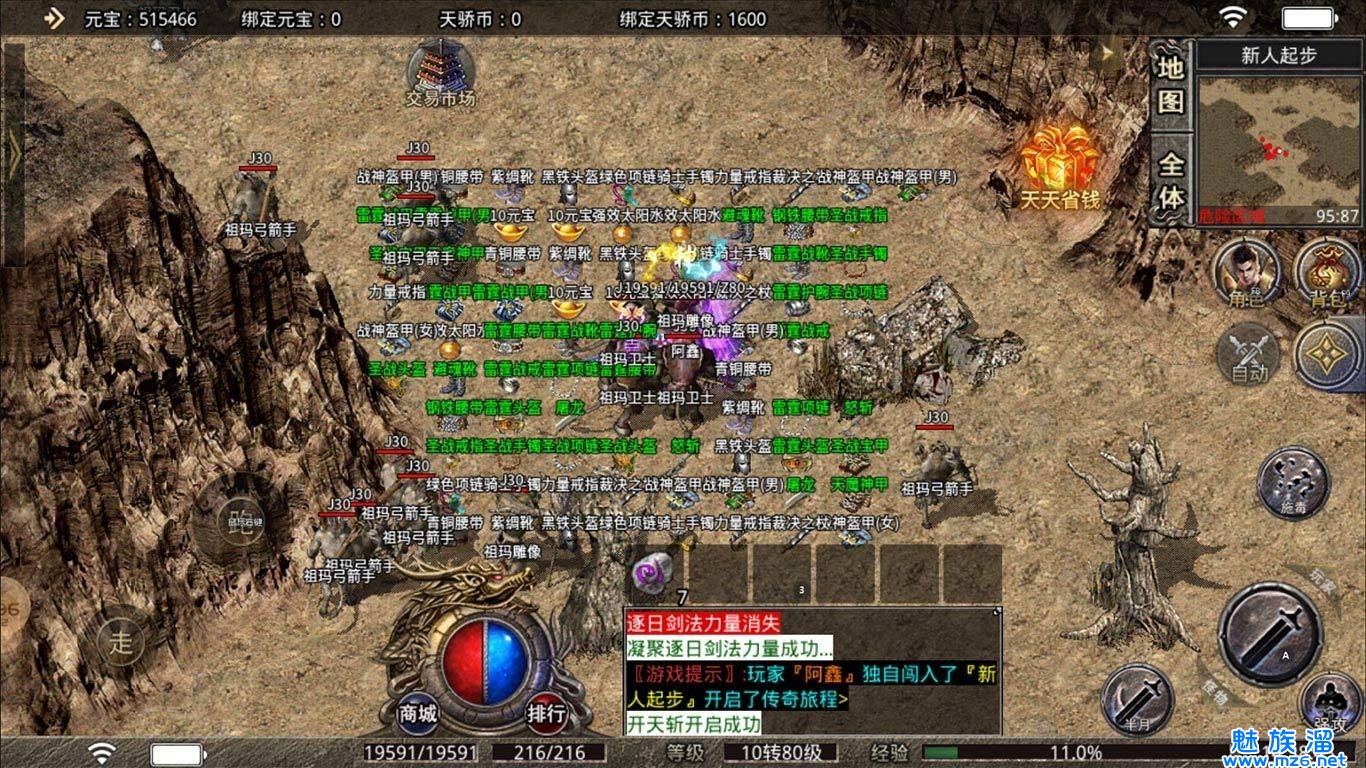Screen dimensions: 1366x768
Task: Open the 地图 map panel
Action: [1171, 85]
